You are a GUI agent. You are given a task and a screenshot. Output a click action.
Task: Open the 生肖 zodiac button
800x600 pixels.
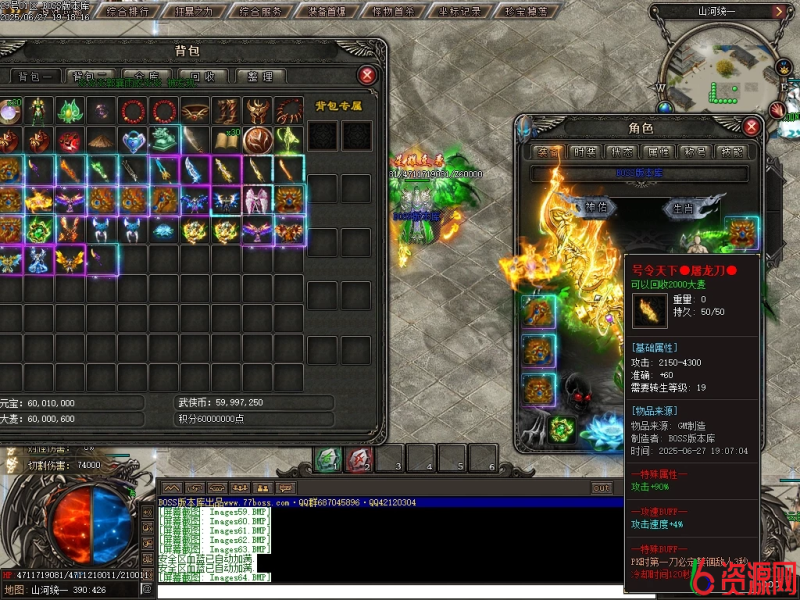[x=683, y=208]
